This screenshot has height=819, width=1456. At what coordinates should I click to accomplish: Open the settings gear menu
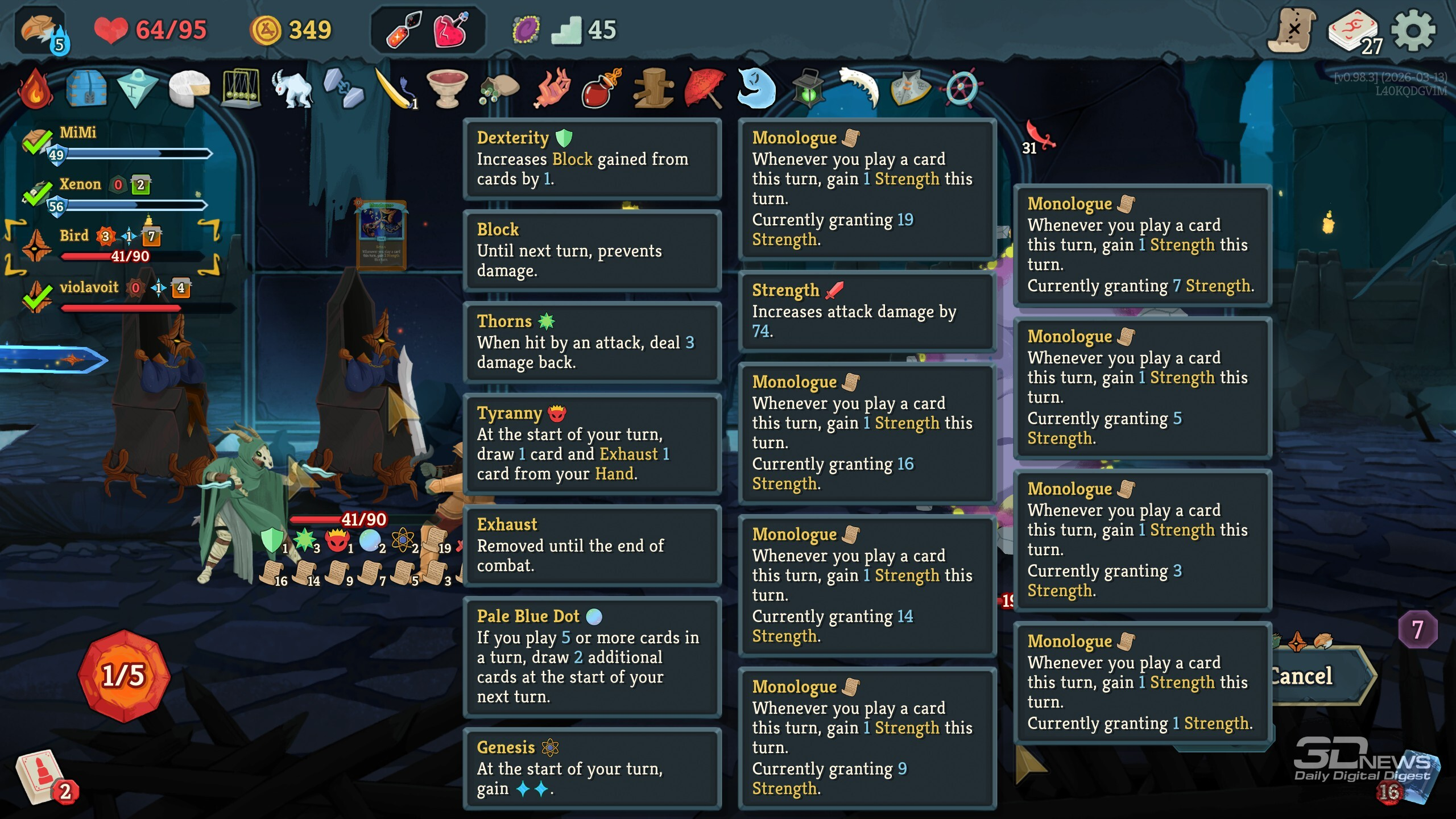1413,31
